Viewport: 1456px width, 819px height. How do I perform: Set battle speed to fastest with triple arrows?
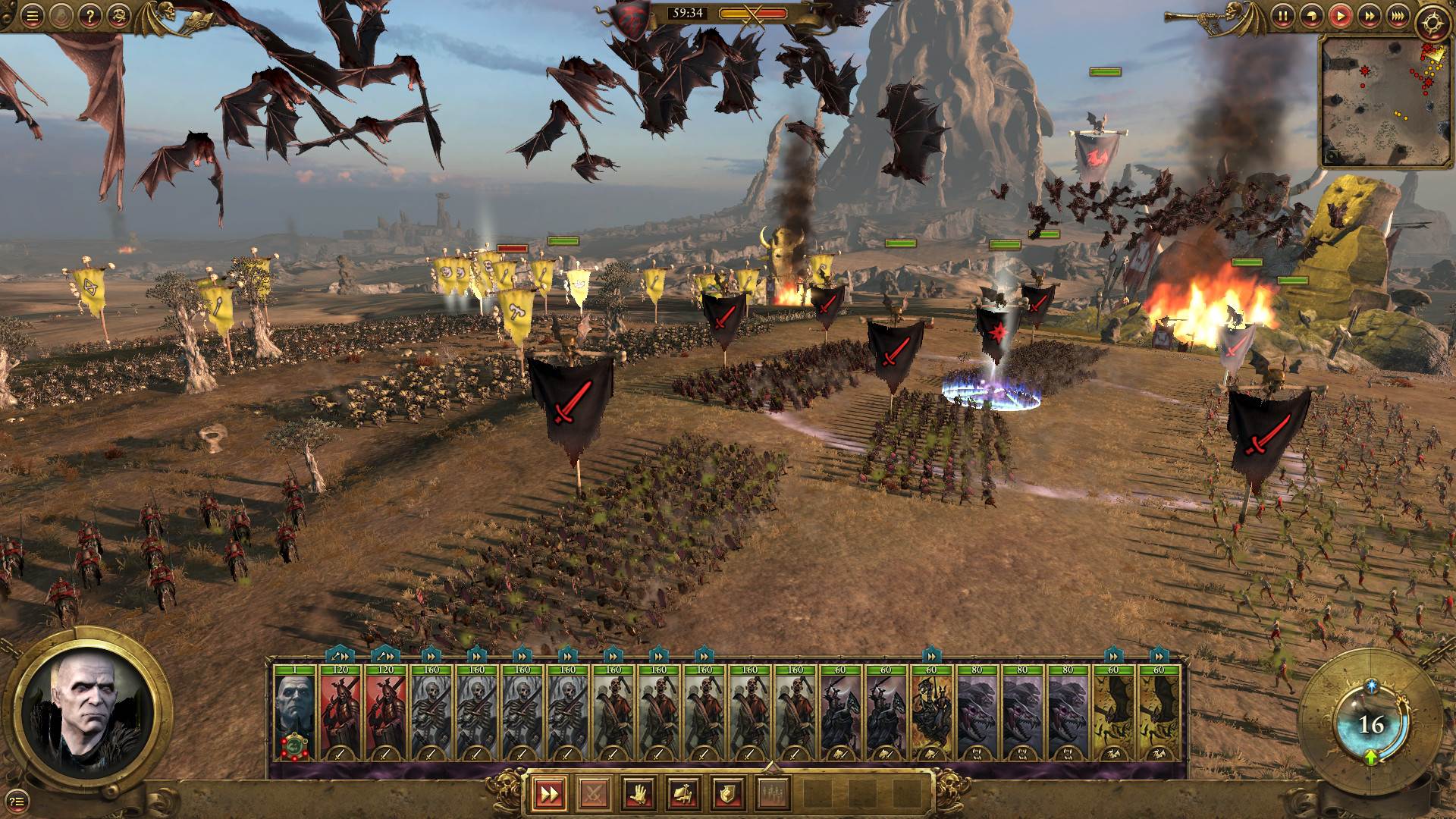point(1398,17)
